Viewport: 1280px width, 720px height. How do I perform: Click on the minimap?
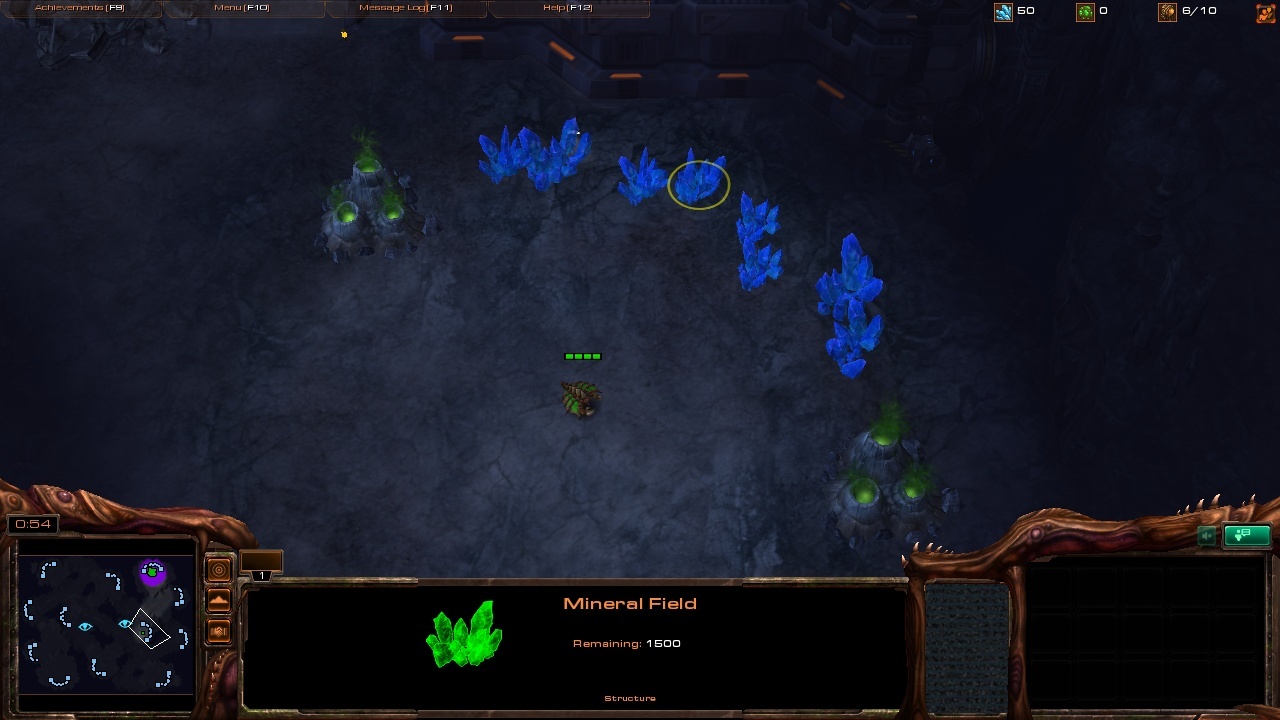(x=106, y=624)
